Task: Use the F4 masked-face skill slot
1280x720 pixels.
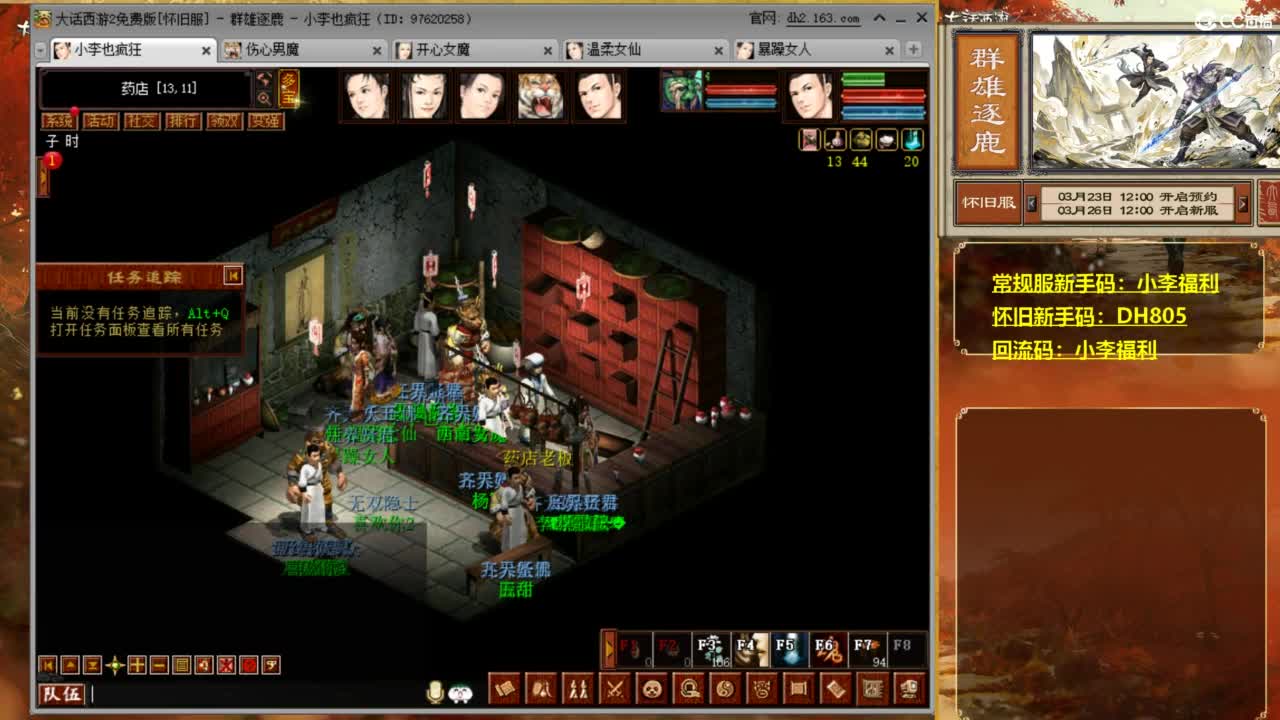Action: click(749, 649)
